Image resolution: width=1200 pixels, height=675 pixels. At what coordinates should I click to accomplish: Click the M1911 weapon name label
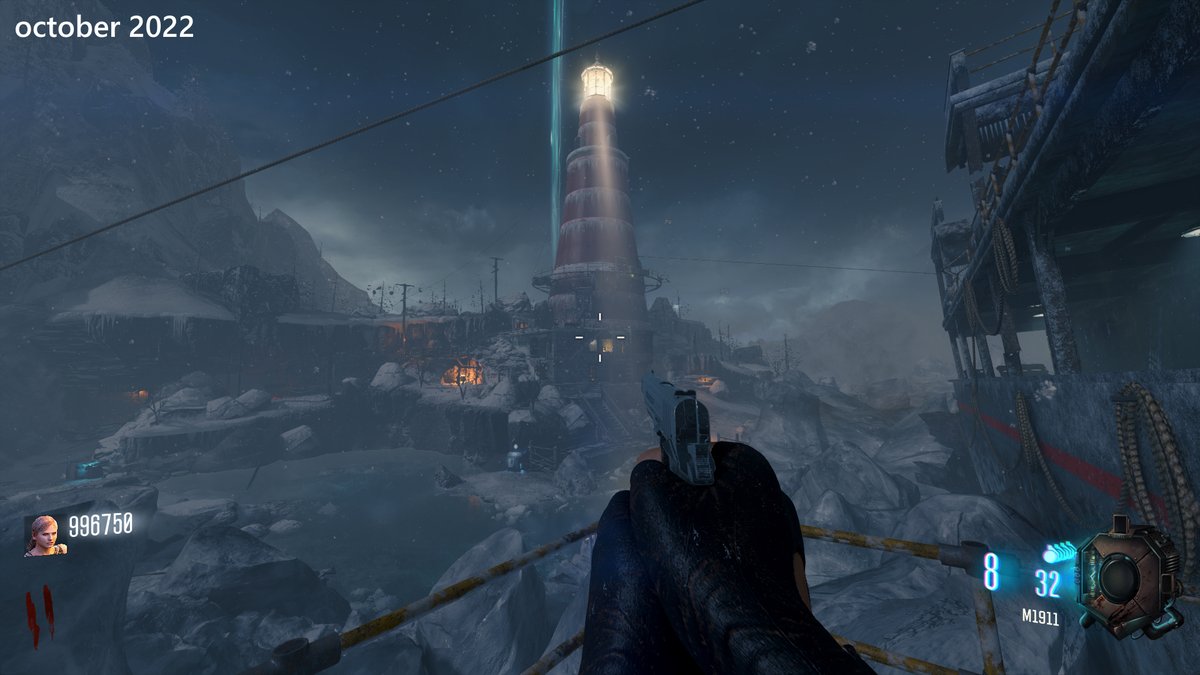(x=1040, y=619)
